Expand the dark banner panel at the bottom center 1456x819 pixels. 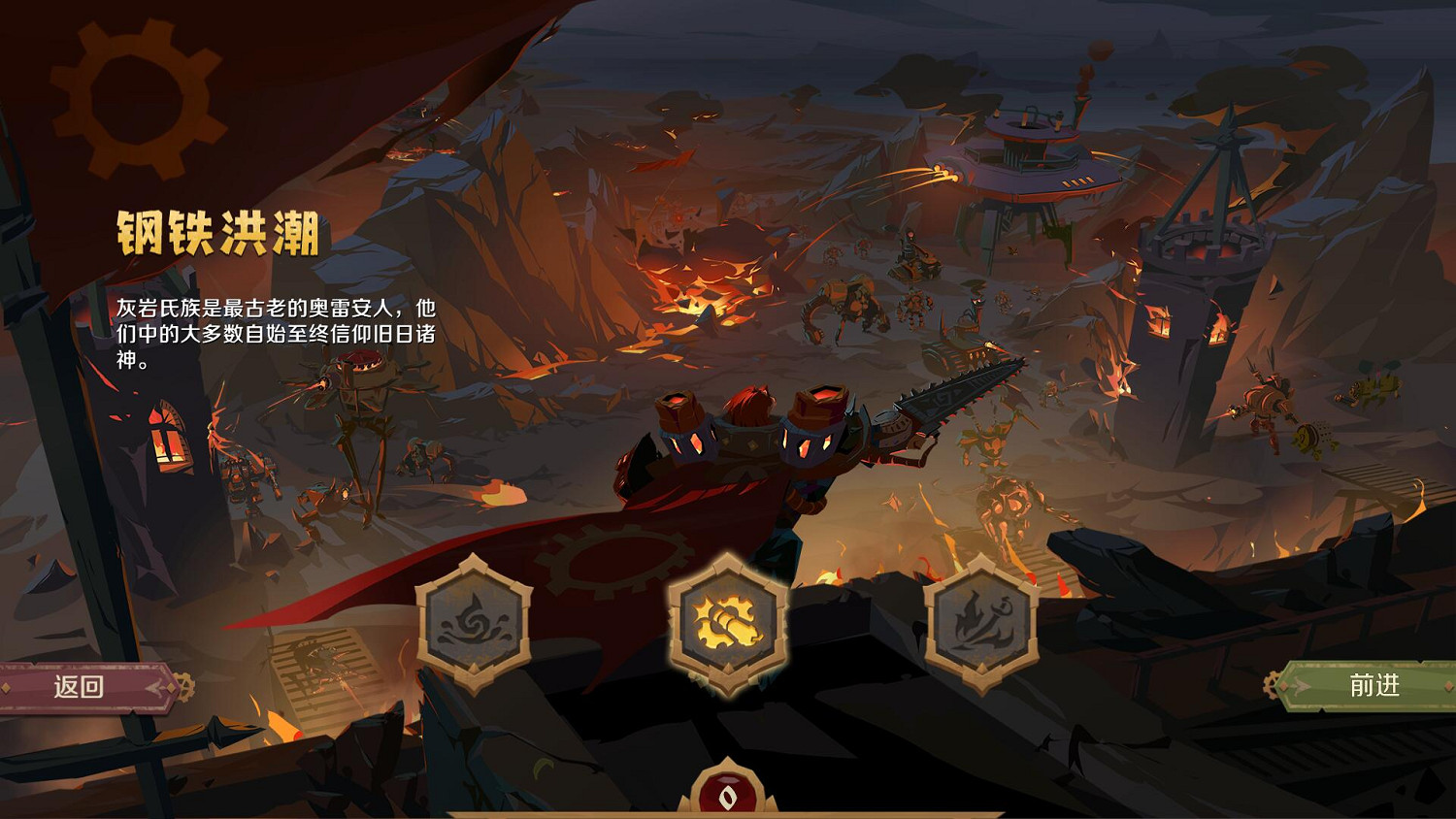(x=728, y=813)
